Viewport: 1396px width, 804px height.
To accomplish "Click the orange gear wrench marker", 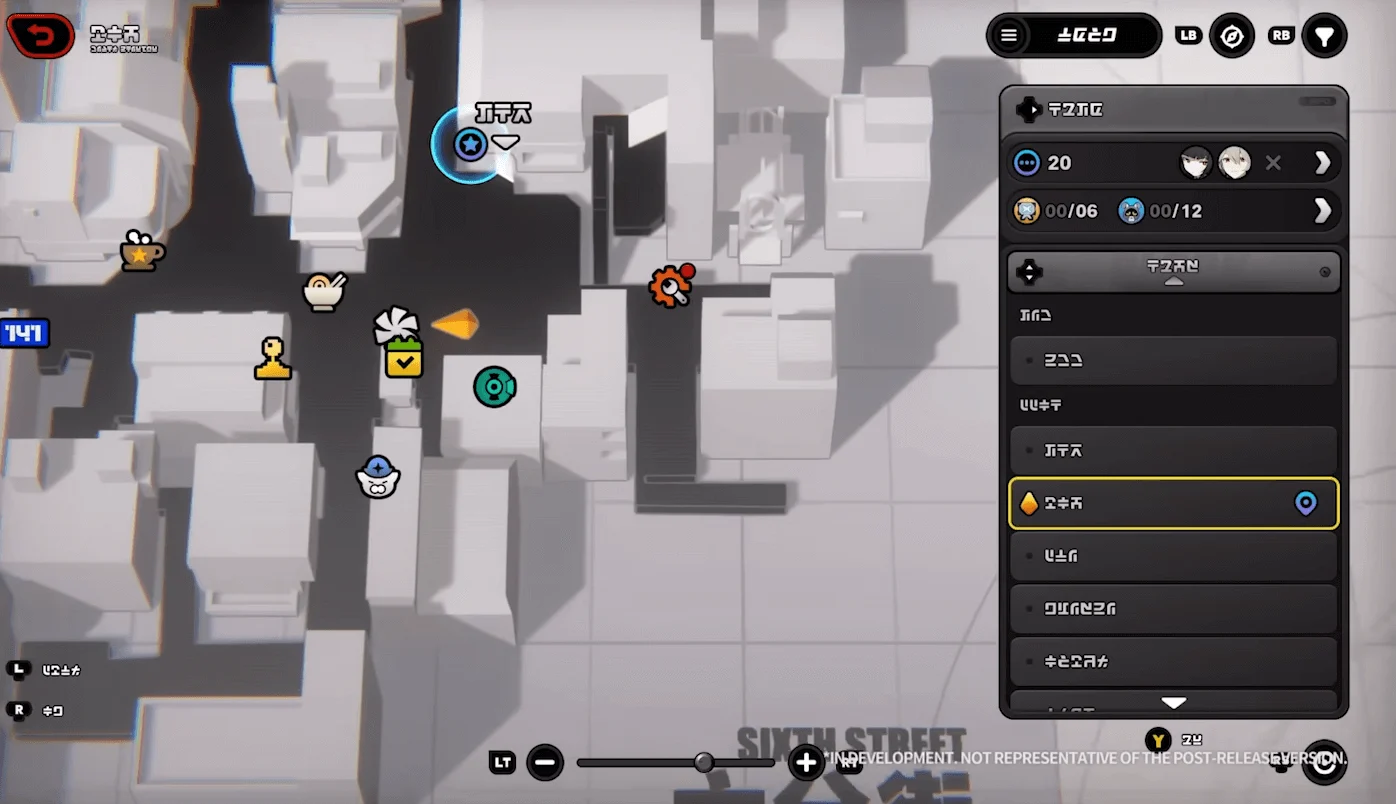I will pos(671,287).
